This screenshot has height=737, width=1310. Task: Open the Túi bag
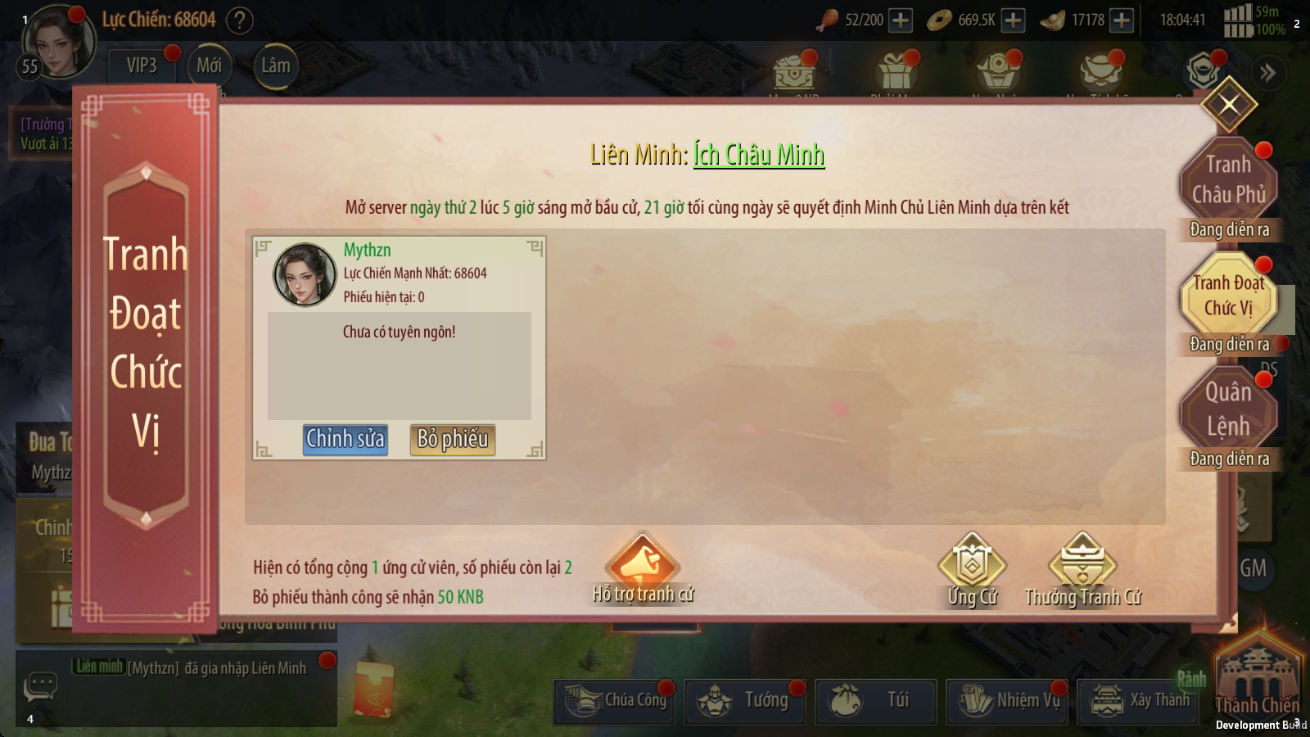tap(875, 701)
